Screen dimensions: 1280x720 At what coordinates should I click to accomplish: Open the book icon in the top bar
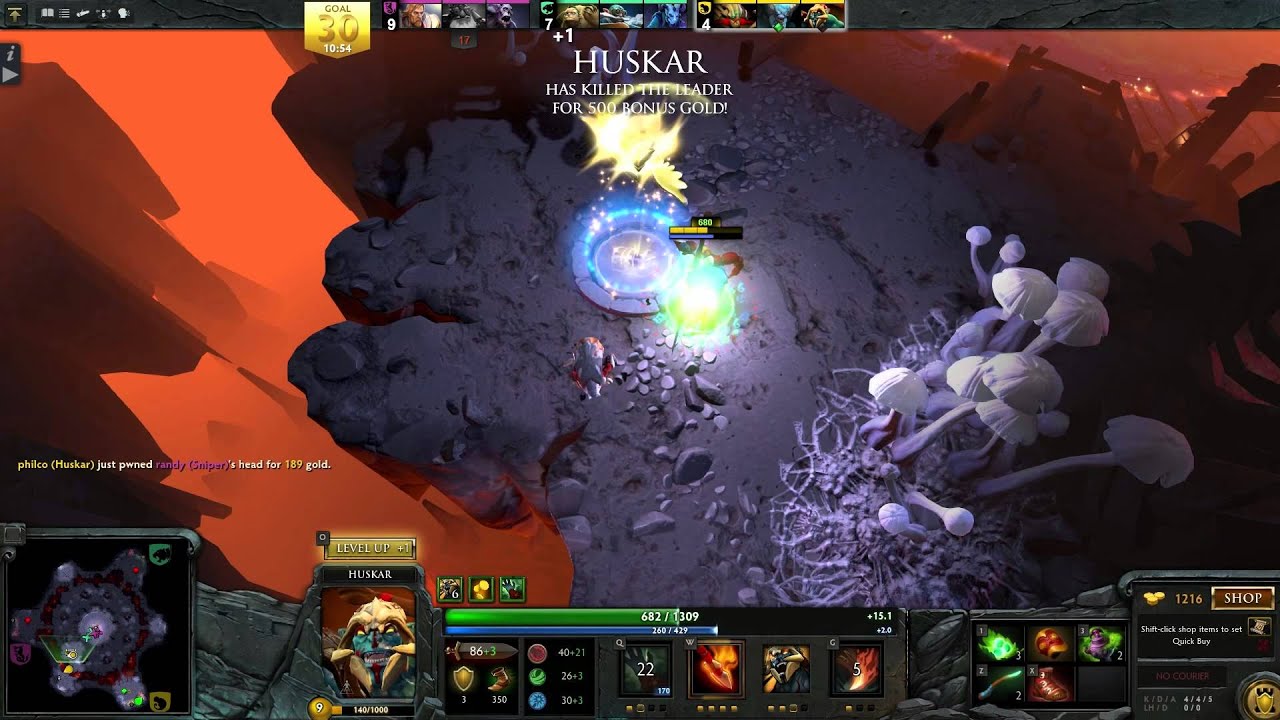coord(48,14)
